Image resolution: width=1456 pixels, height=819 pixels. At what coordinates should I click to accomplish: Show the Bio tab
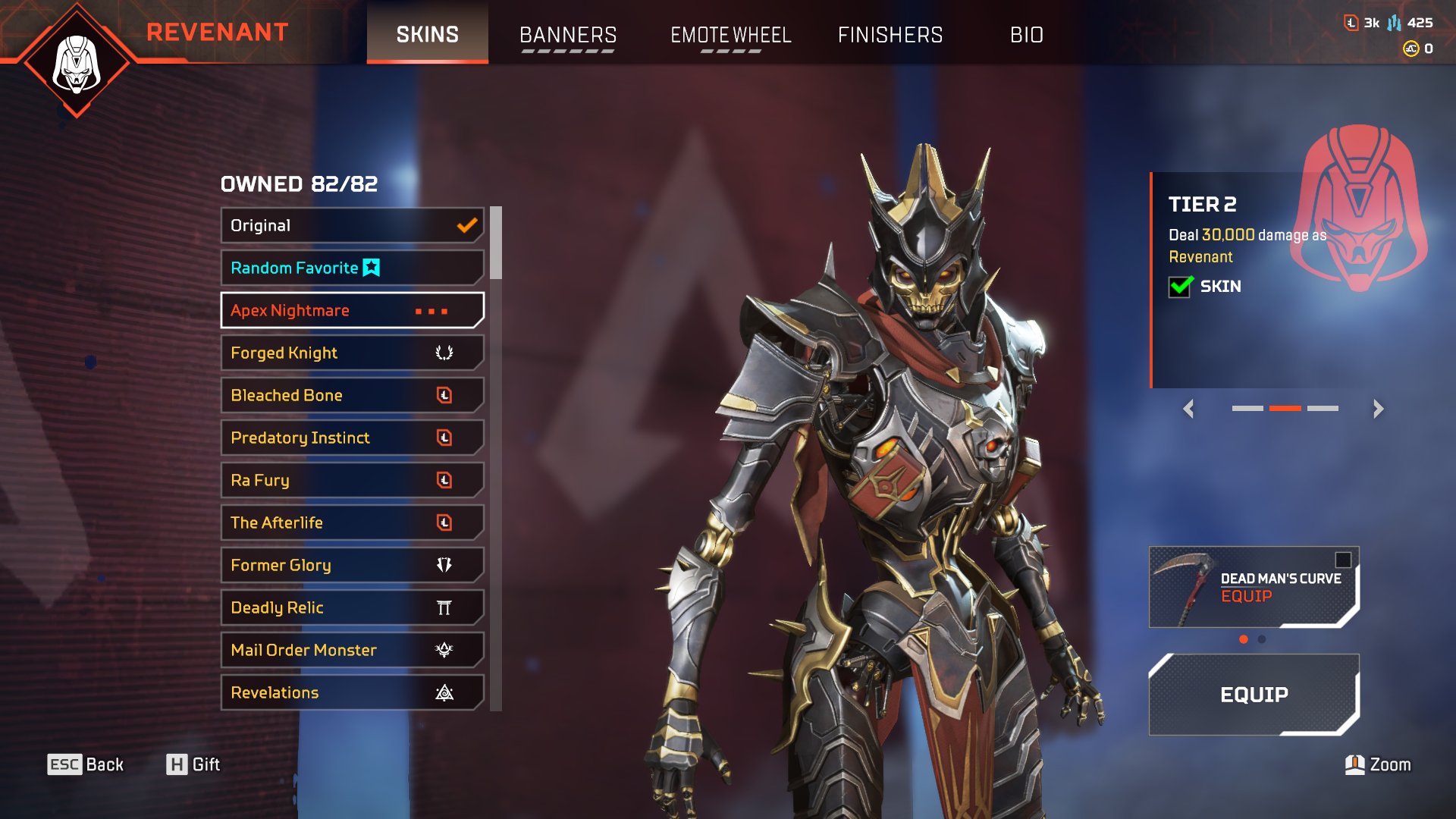[1027, 35]
